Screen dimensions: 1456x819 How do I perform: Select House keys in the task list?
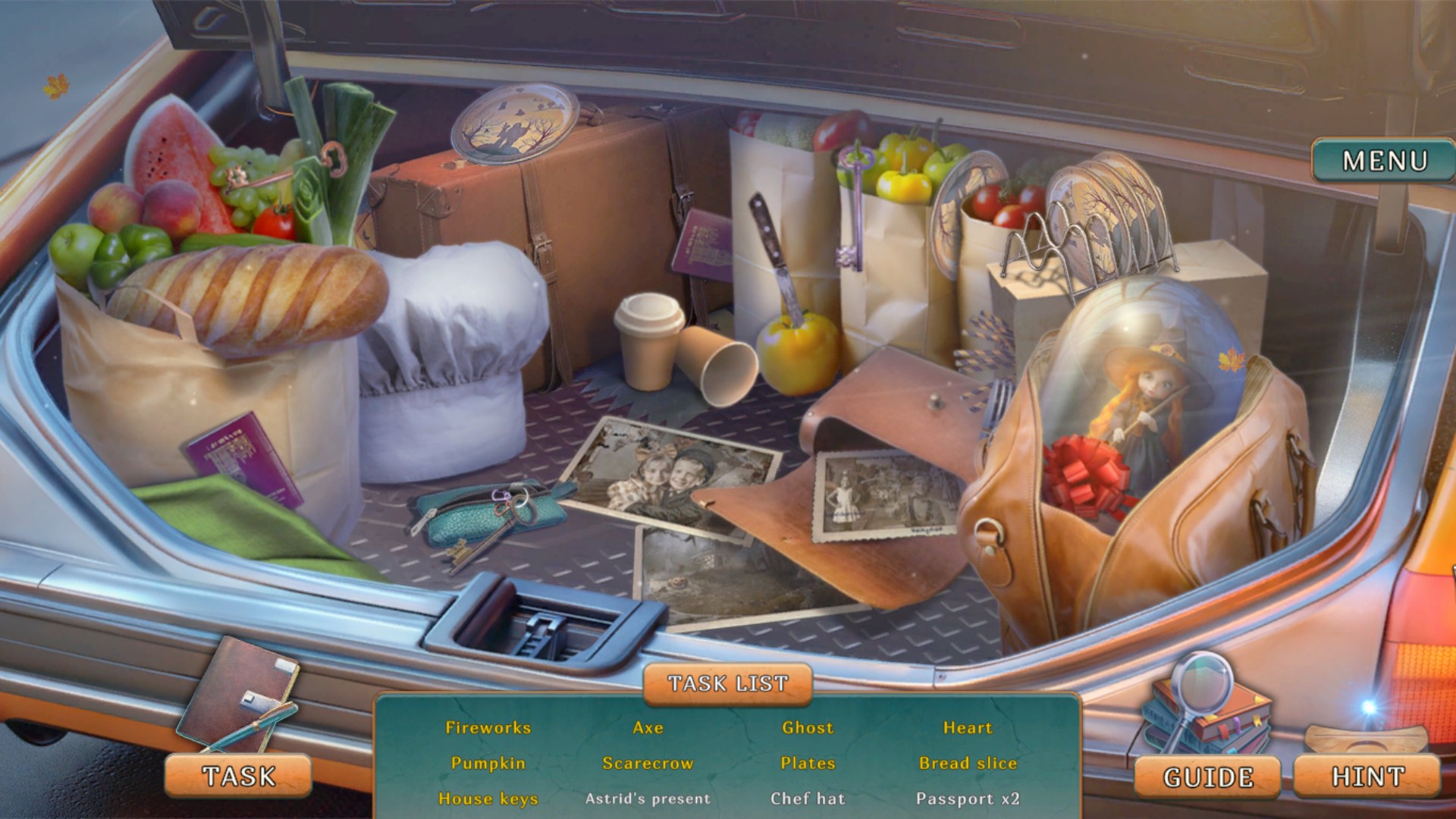488,799
